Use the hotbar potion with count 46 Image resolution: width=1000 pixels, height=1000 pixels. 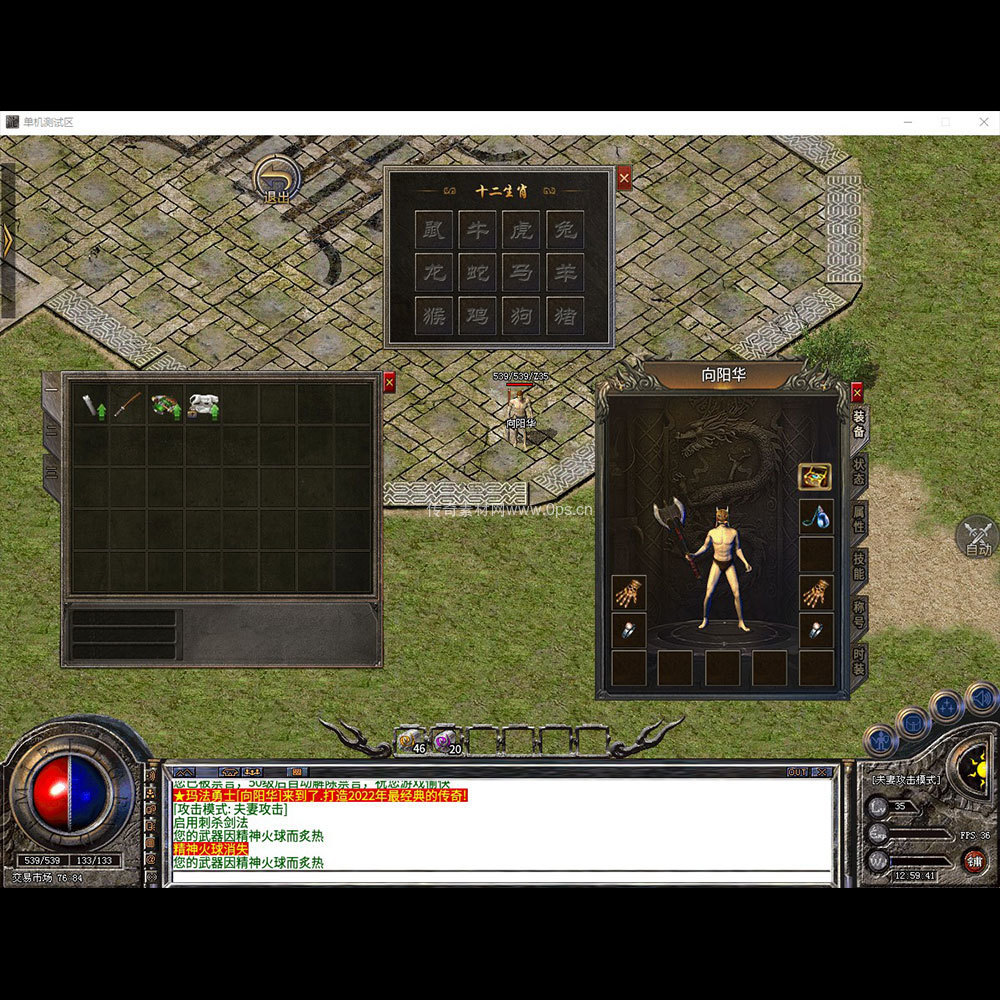click(x=410, y=741)
